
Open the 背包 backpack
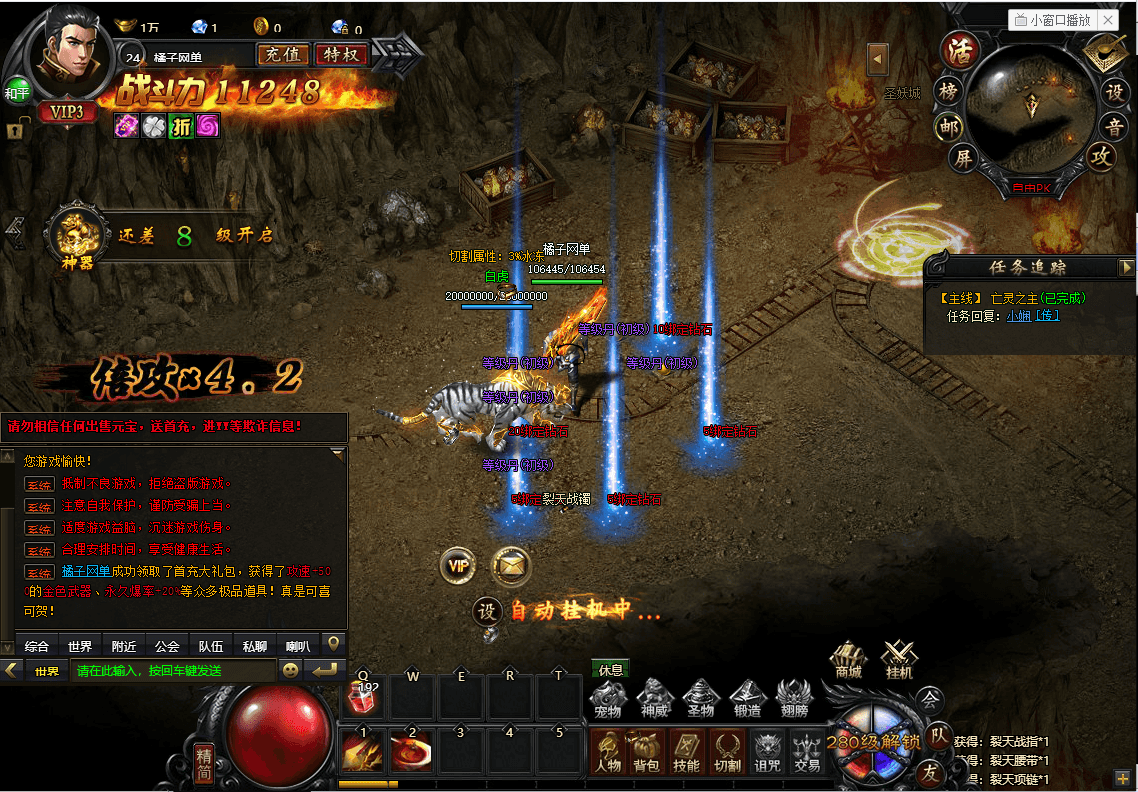point(646,752)
